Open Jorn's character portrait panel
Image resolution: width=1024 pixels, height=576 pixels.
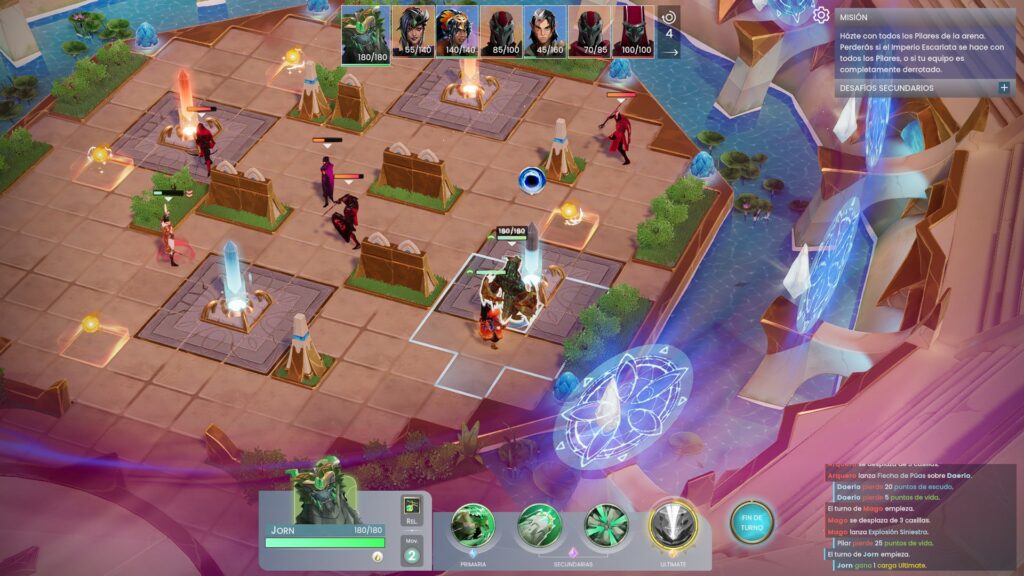pos(324,491)
